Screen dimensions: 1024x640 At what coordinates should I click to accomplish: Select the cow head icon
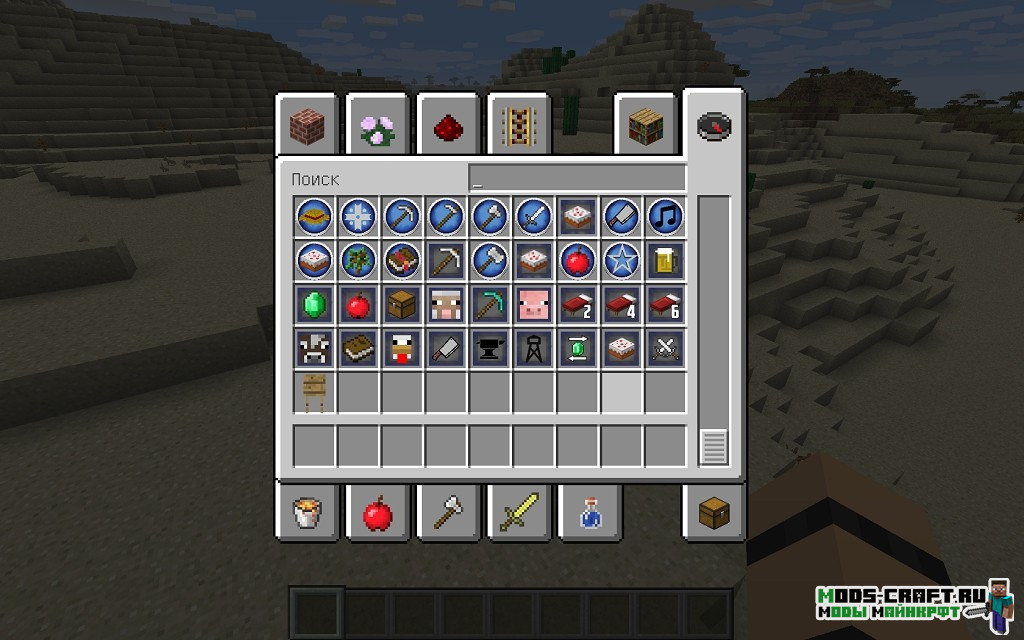314,347
